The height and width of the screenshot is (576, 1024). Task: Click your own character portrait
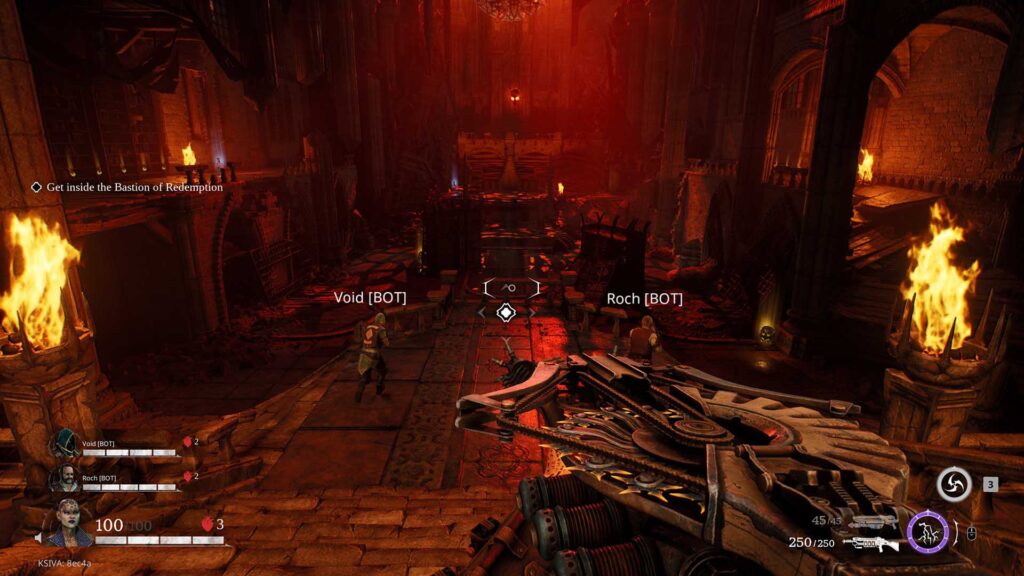pyautogui.click(x=70, y=524)
